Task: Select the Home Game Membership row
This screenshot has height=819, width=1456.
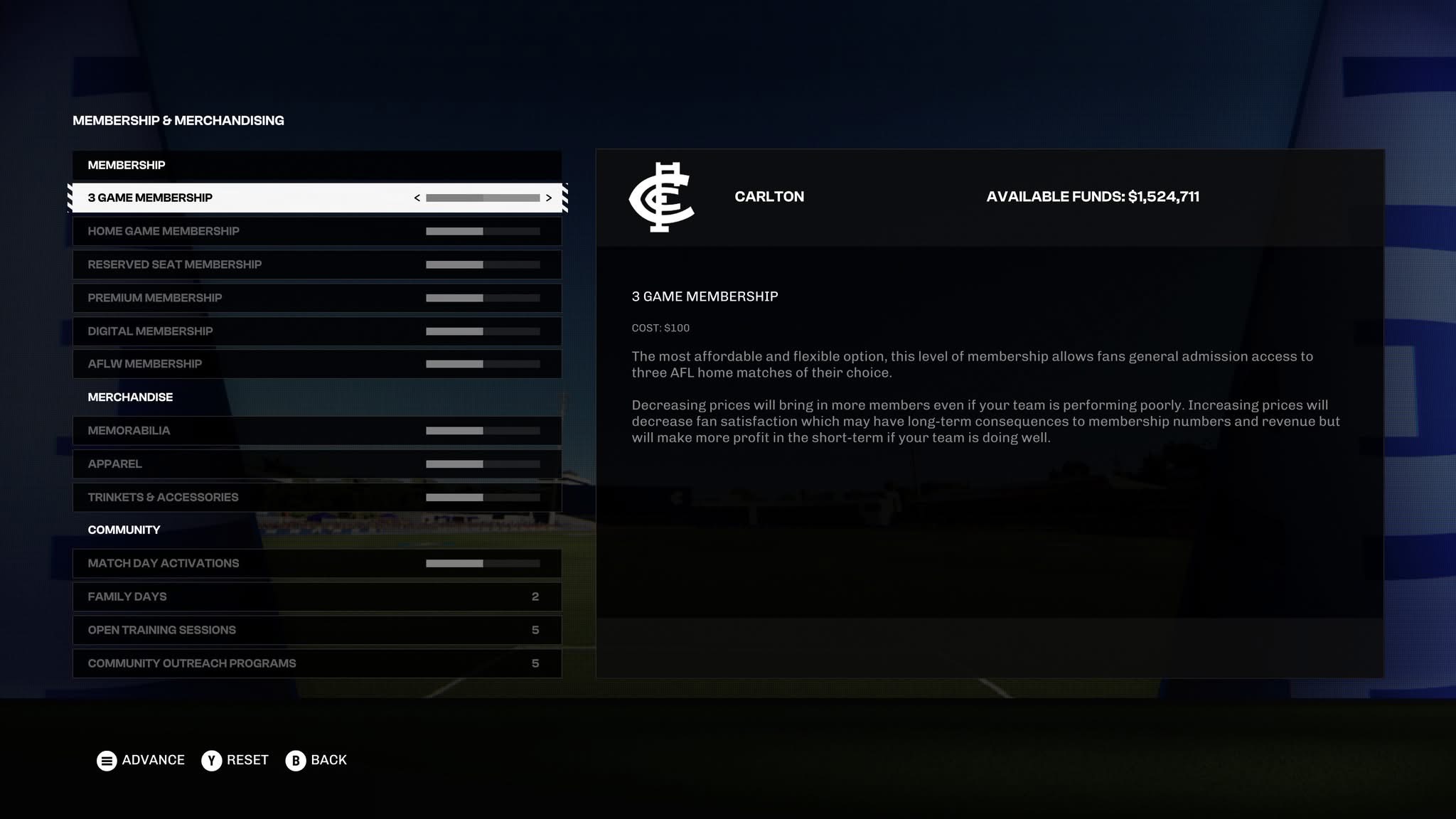Action: pyautogui.click(x=213, y=231)
